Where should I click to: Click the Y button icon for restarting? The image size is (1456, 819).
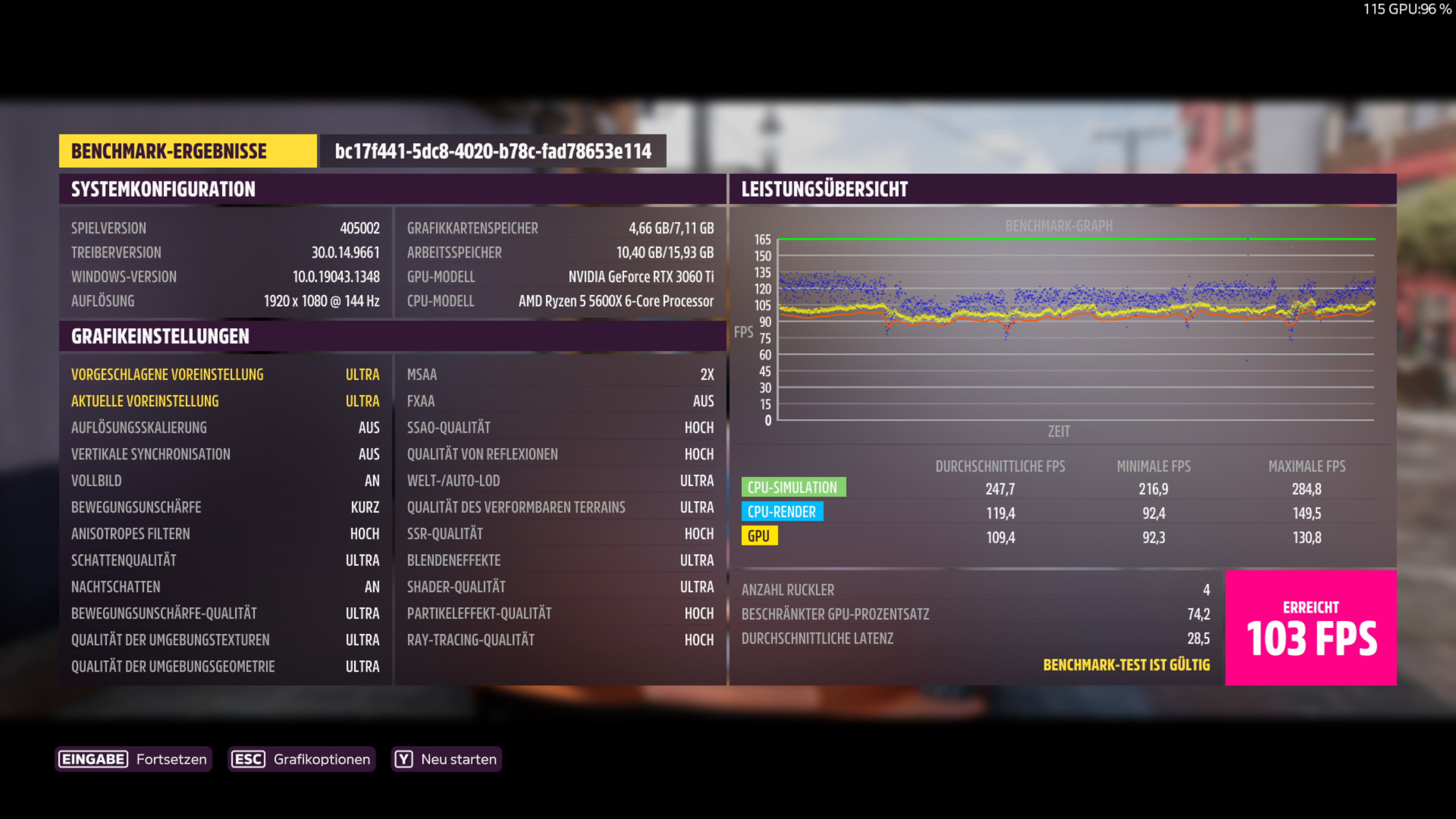tap(403, 759)
